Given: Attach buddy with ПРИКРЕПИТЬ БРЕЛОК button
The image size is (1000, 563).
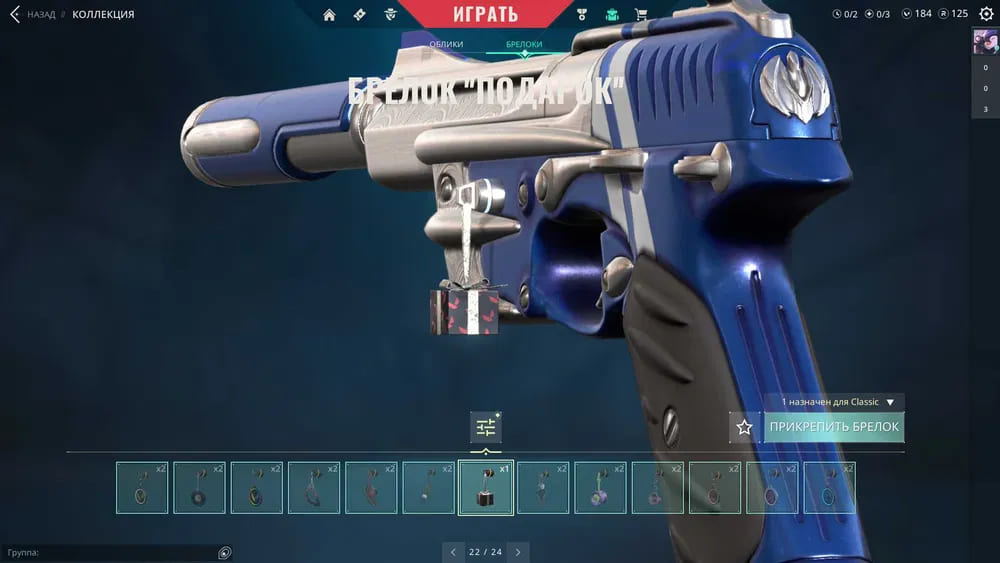Looking at the screenshot, I should pyautogui.click(x=834, y=427).
